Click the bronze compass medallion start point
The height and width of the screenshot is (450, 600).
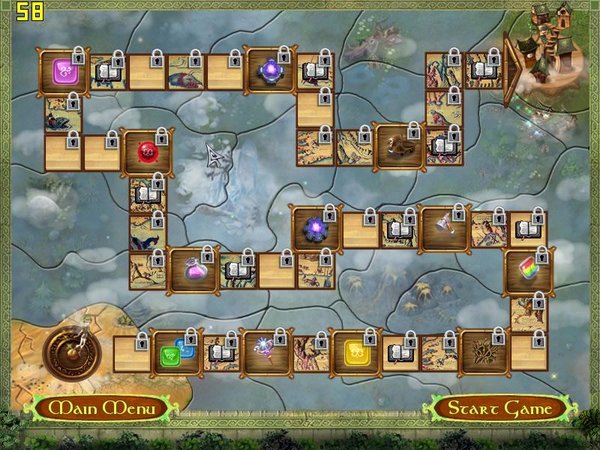click(70, 350)
